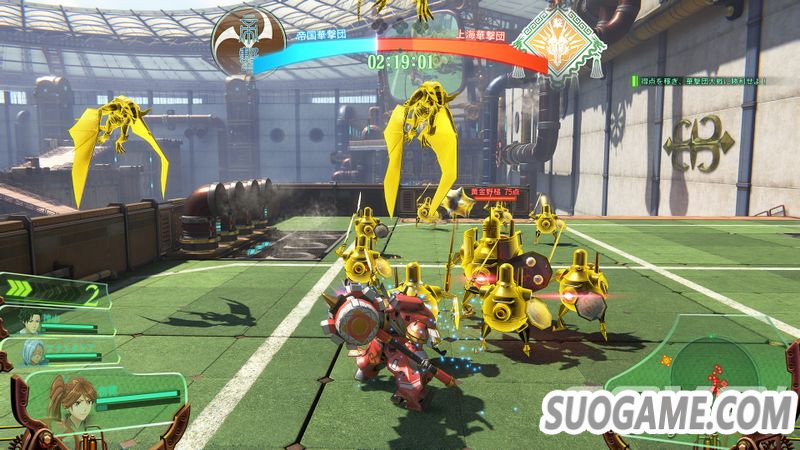Screen dimensions: 800x450
Task: Open the circular radar minimap
Action: pyautogui.click(x=711, y=366)
